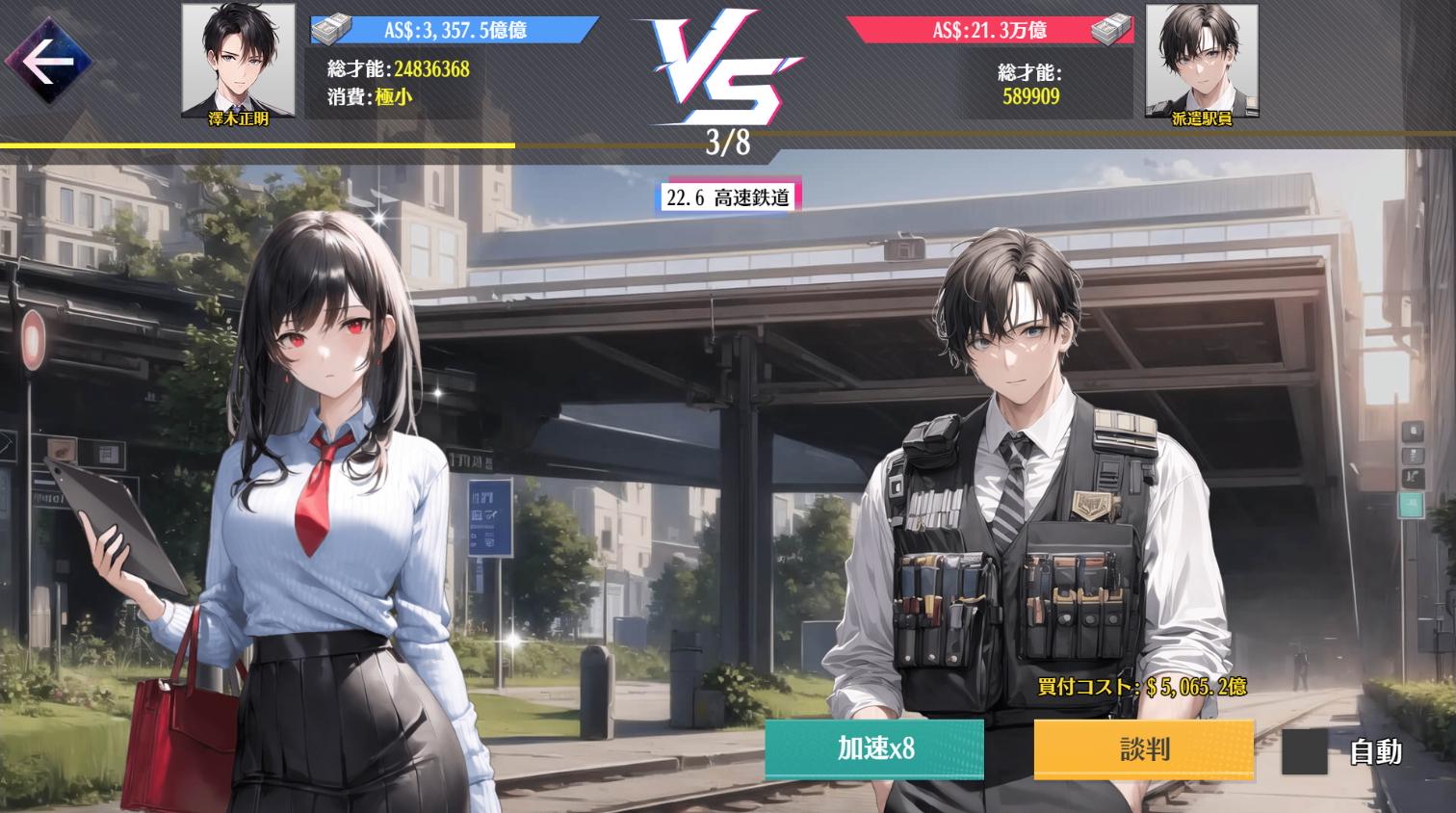The height and width of the screenshot is (813, 1456).
Task: Click the VS emblem at top center
Action: click(728, 67)
